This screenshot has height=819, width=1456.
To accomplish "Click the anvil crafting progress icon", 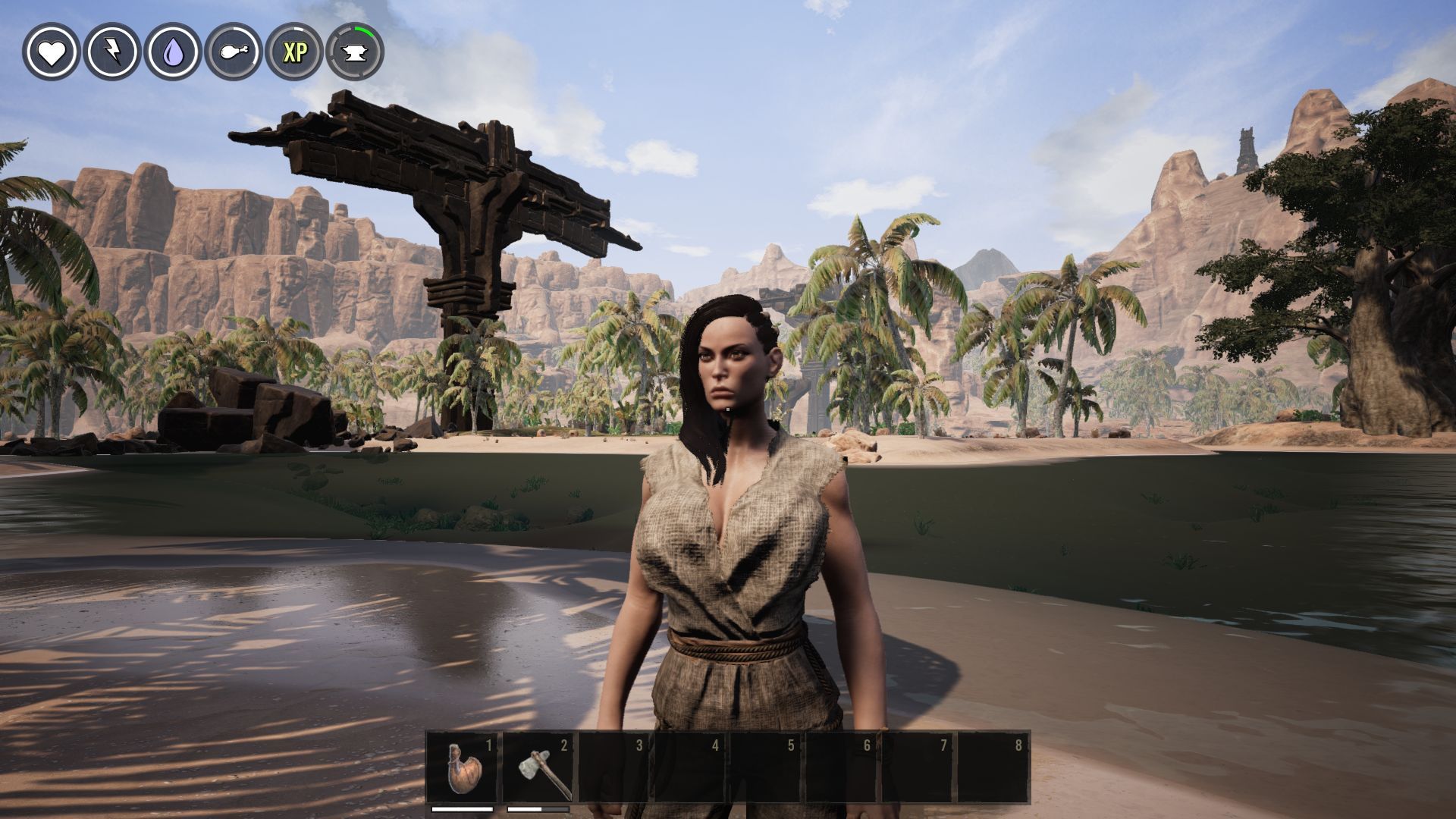I will pos(355,52).
